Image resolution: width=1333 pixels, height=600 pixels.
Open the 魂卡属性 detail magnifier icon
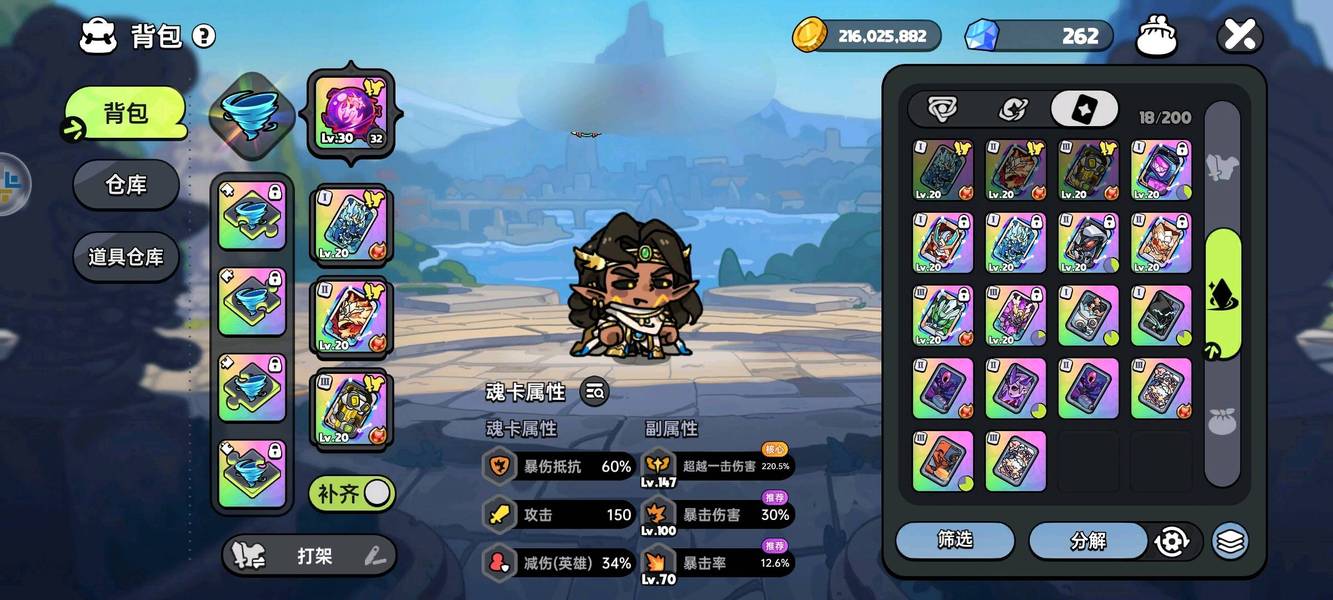[x=594, y=392]
